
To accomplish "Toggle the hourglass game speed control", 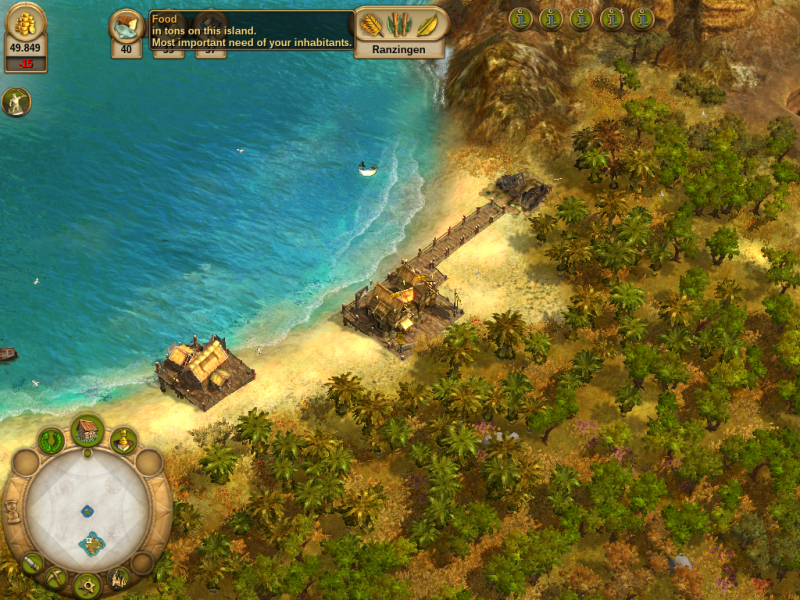I will 13,510.
